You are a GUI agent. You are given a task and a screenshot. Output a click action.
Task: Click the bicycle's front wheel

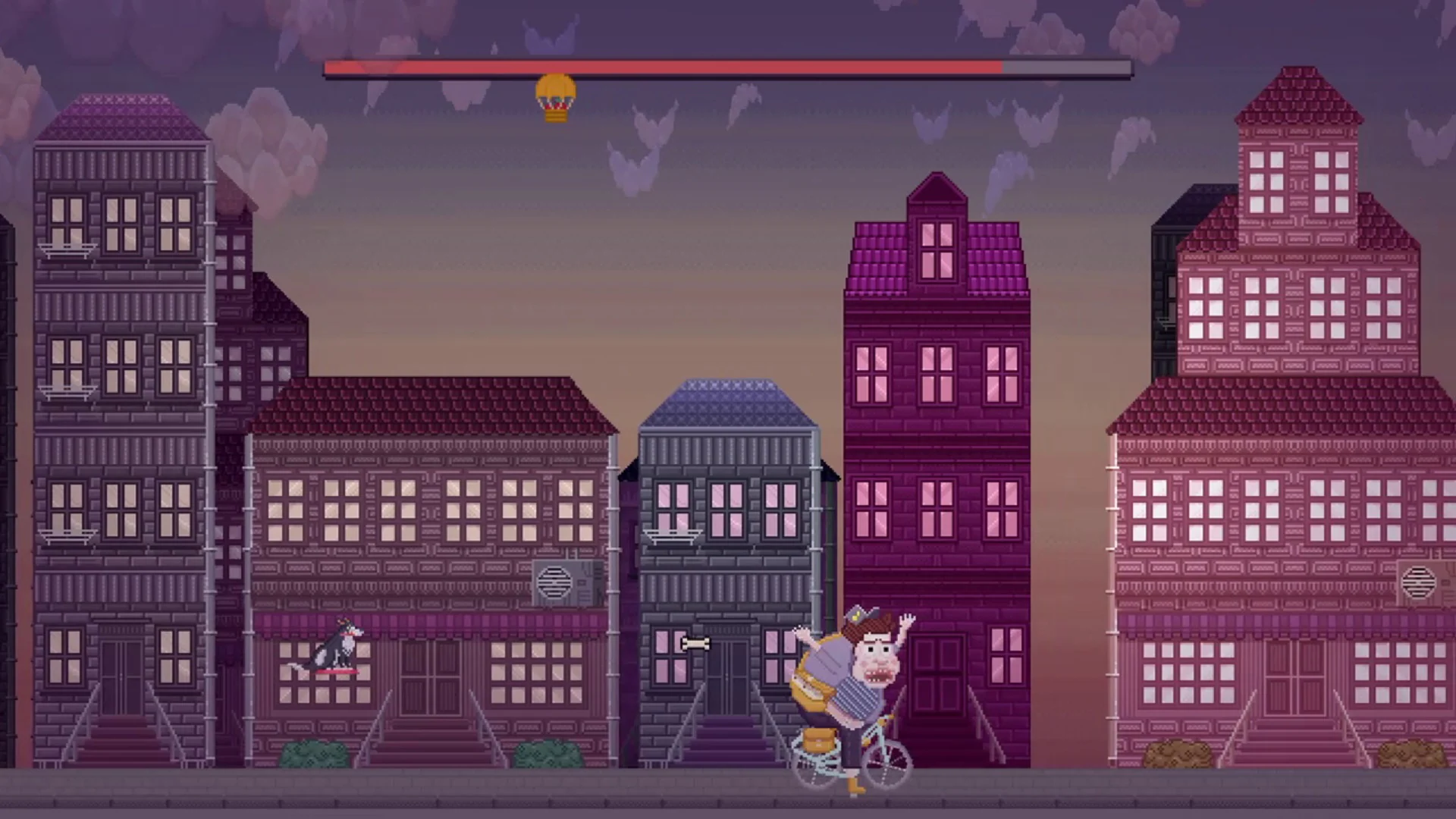click(x=886, y=766)
